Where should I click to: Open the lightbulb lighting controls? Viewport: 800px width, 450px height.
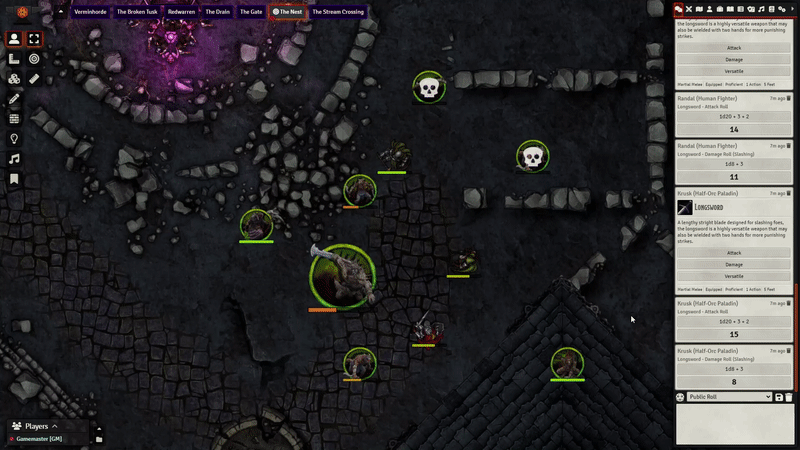click(14, 139)
